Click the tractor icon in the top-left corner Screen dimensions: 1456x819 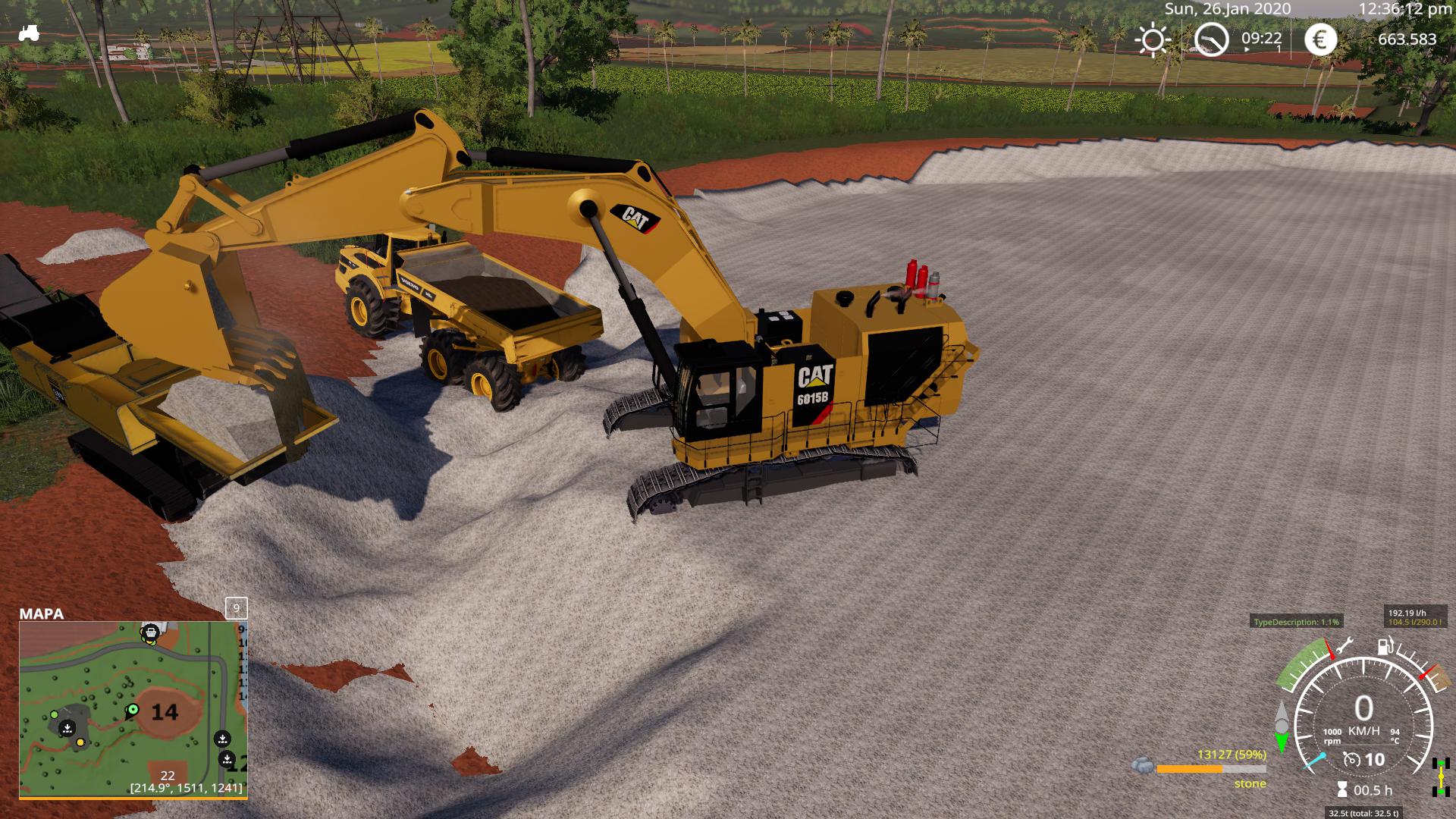tap(29, 32)
